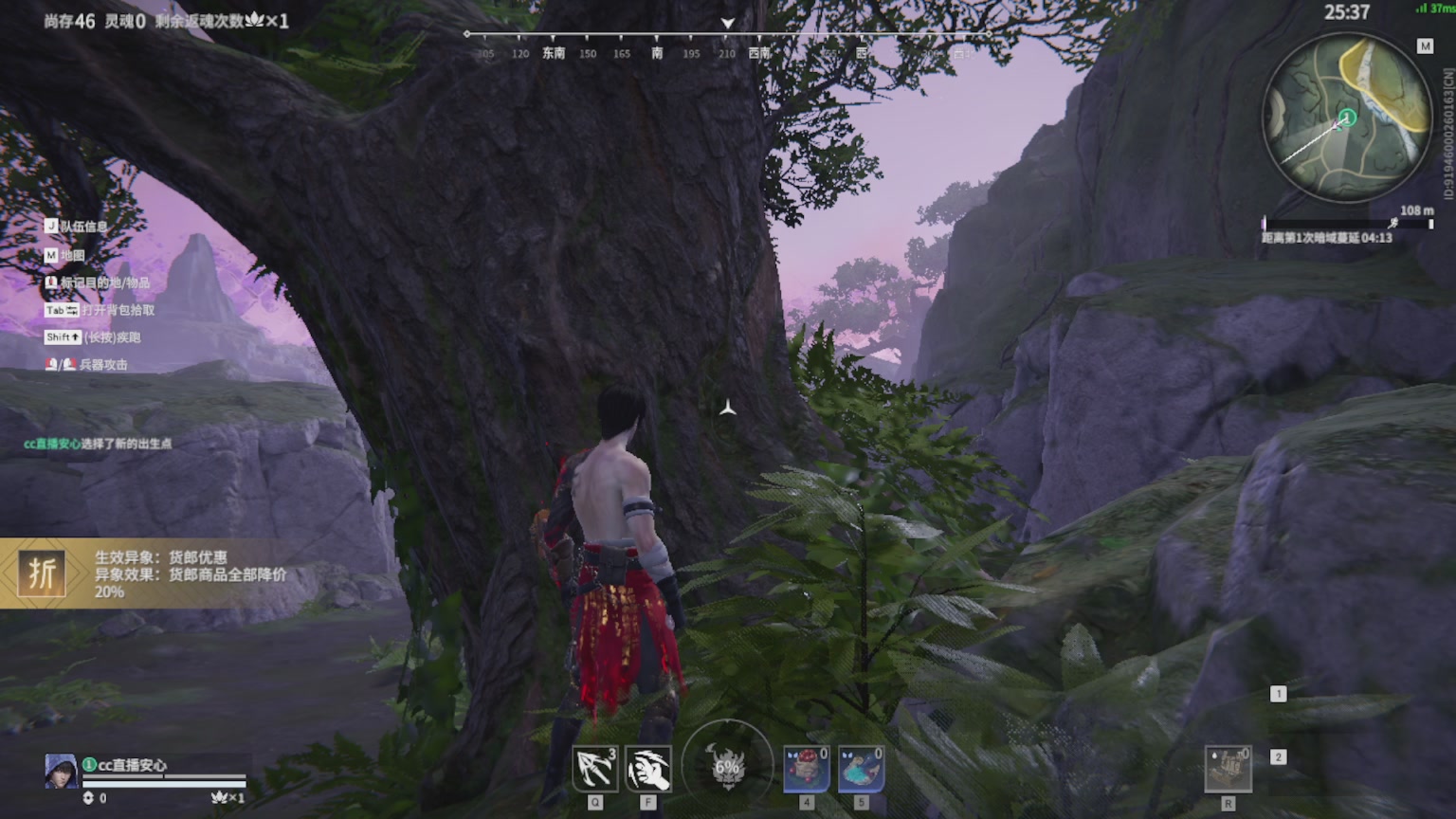Click the green teammate marker on minimap
This screenshot has height=819, width=1456.
pyautogui.click(x=1347, y=118)
